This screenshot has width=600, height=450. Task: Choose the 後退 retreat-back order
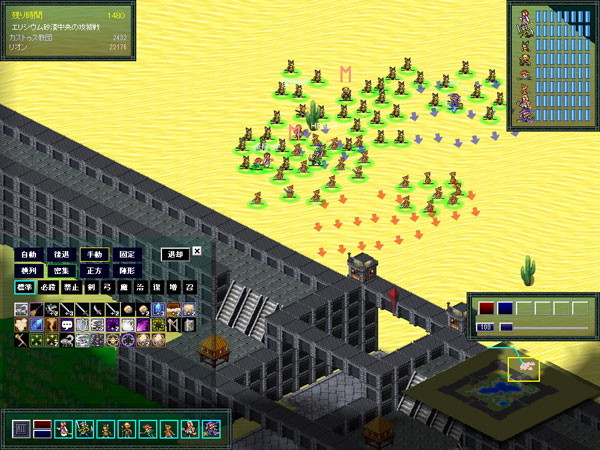tap(61, 254)
